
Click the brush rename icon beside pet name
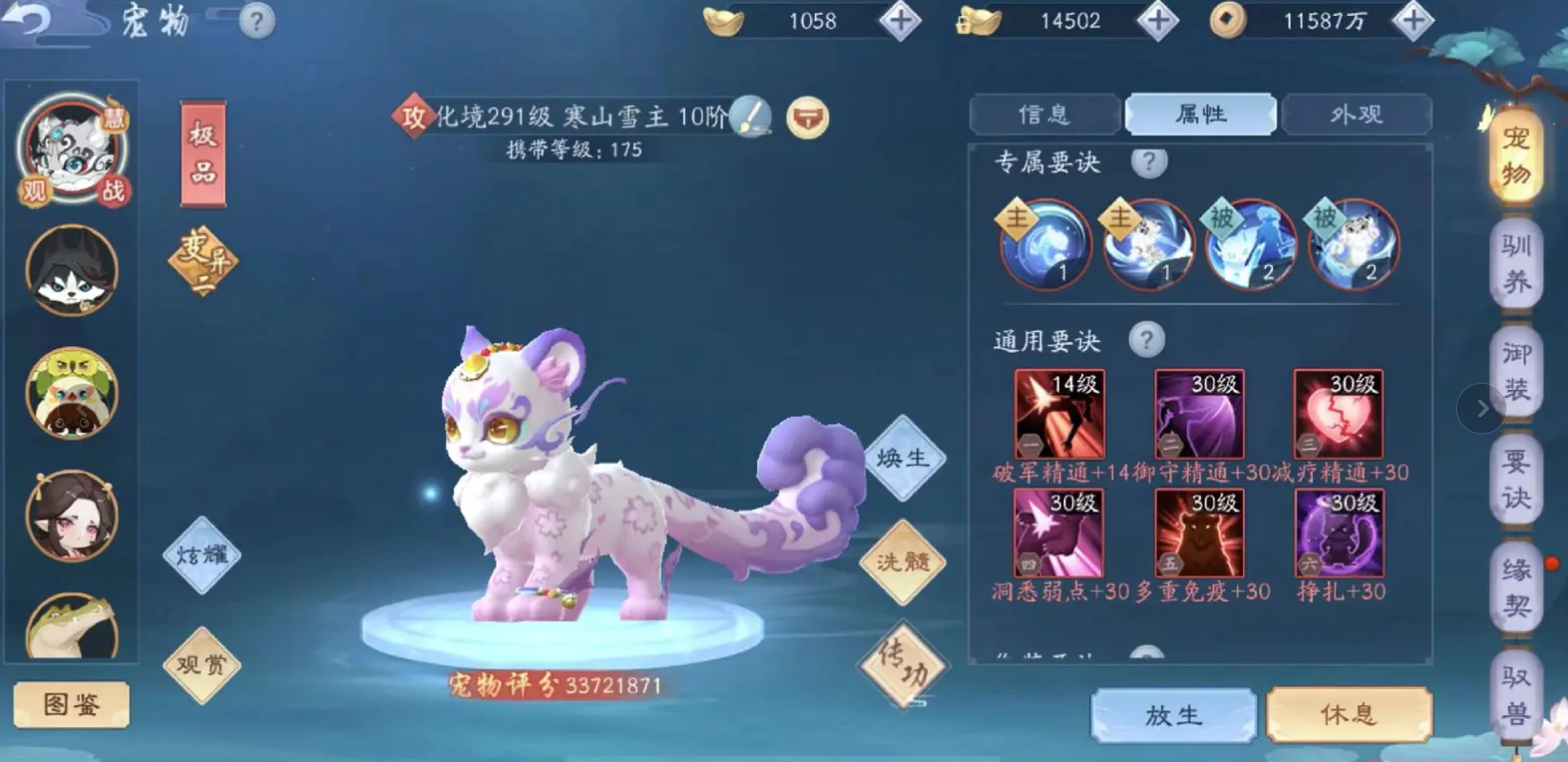coord(749,116)
